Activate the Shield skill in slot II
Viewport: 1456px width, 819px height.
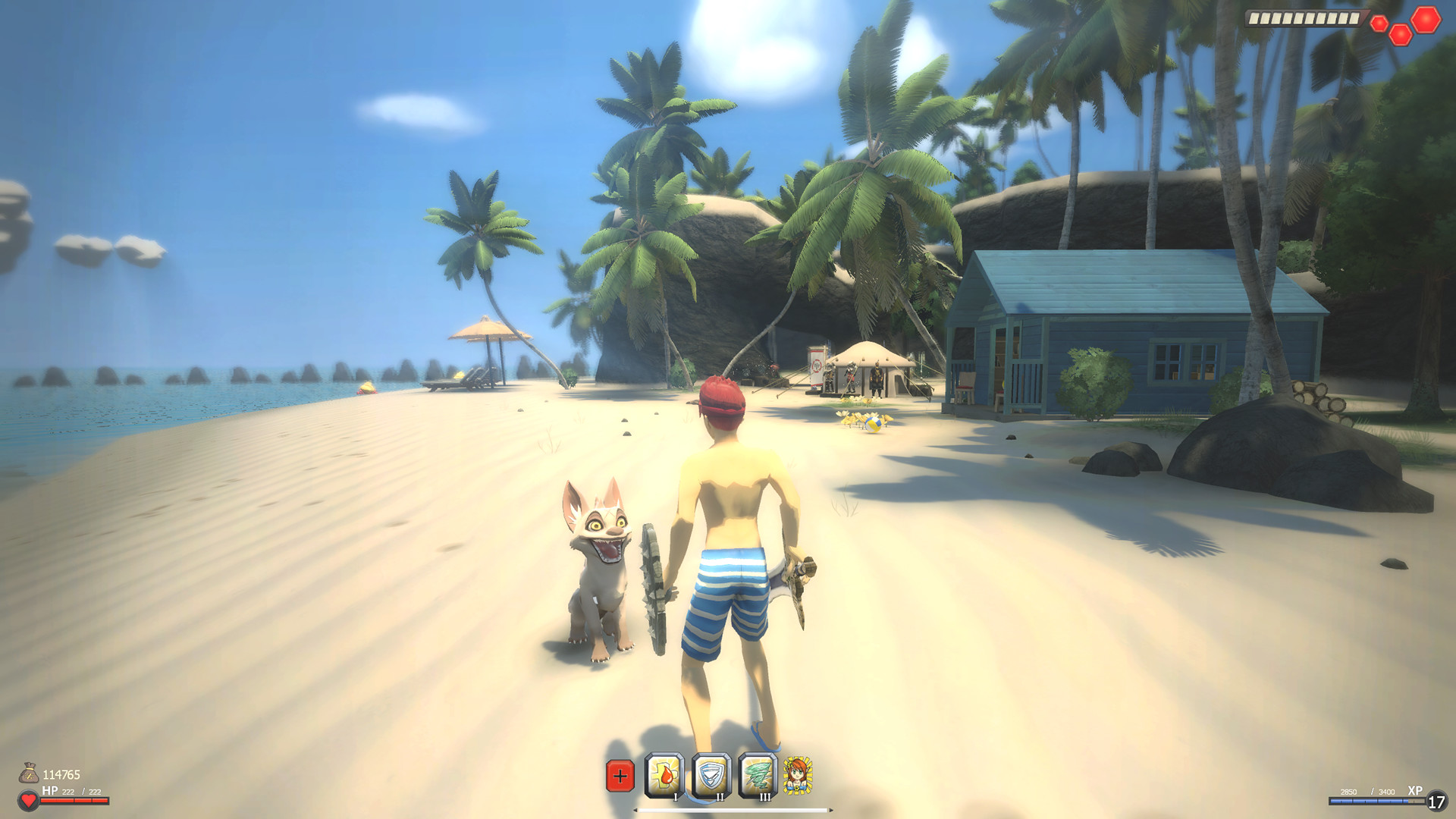point(710,773)
